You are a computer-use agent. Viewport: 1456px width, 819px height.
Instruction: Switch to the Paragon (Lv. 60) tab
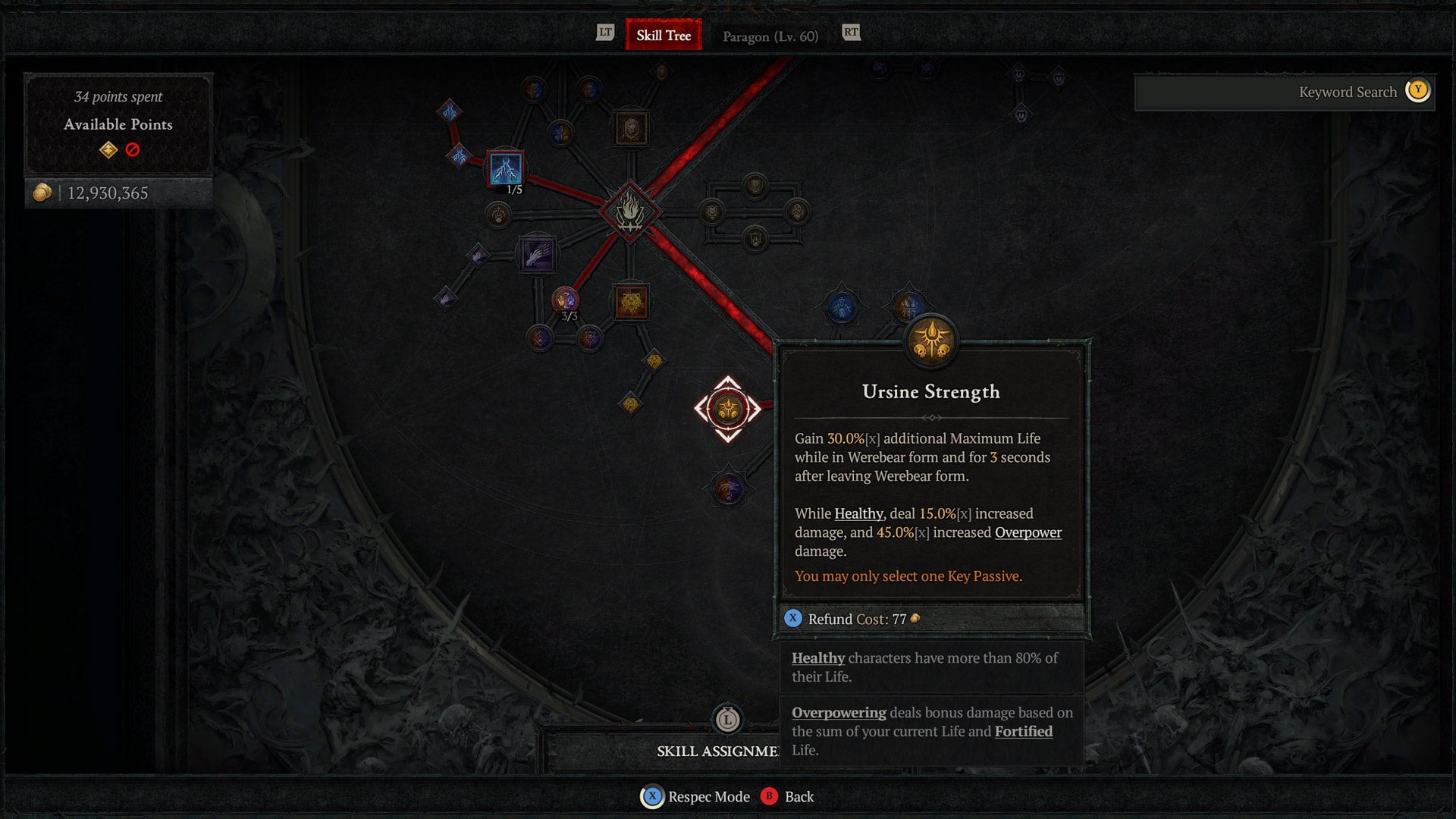click(x=770, y=36)
